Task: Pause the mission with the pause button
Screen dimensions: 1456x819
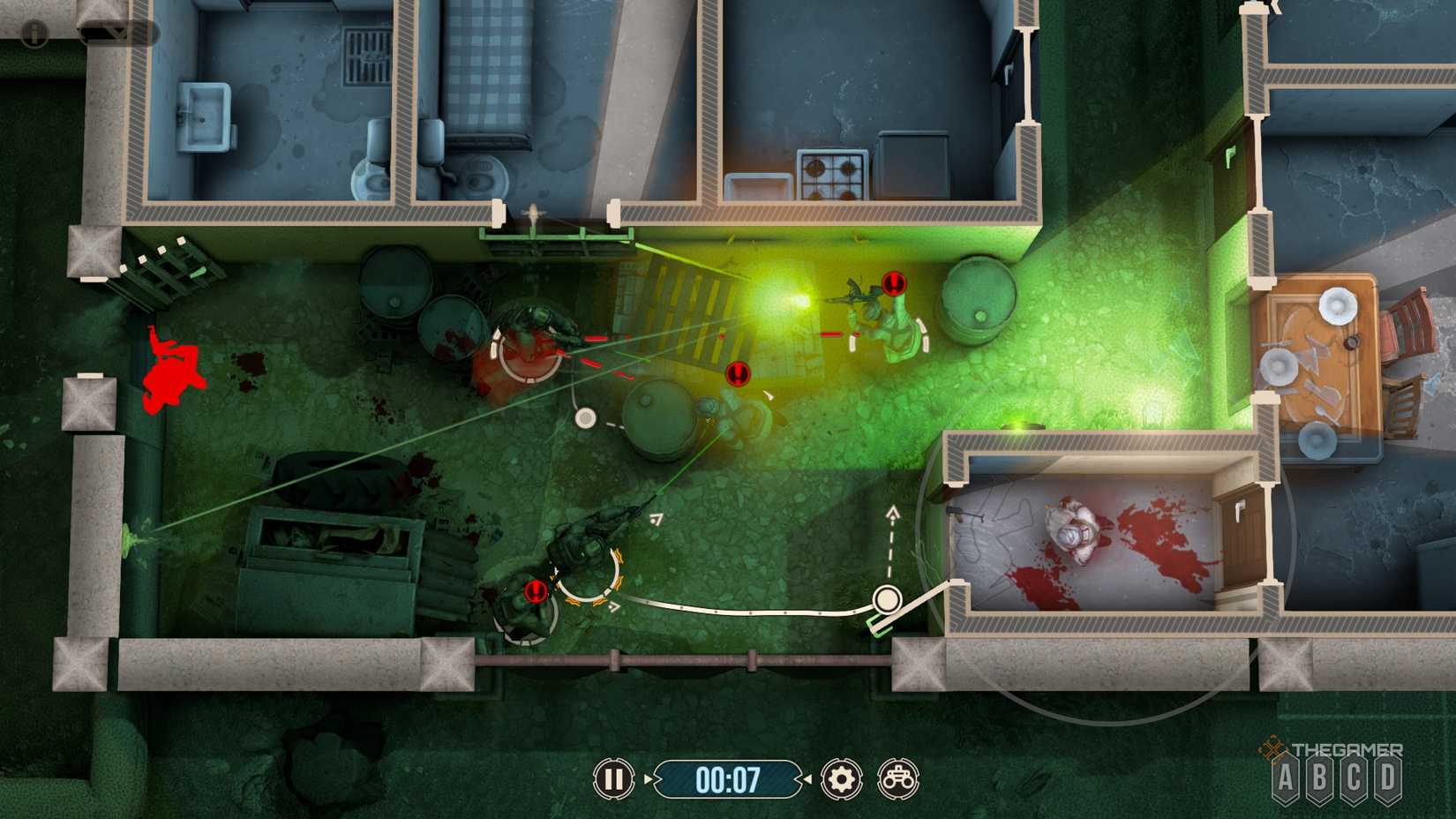Action: click(615, 780)
